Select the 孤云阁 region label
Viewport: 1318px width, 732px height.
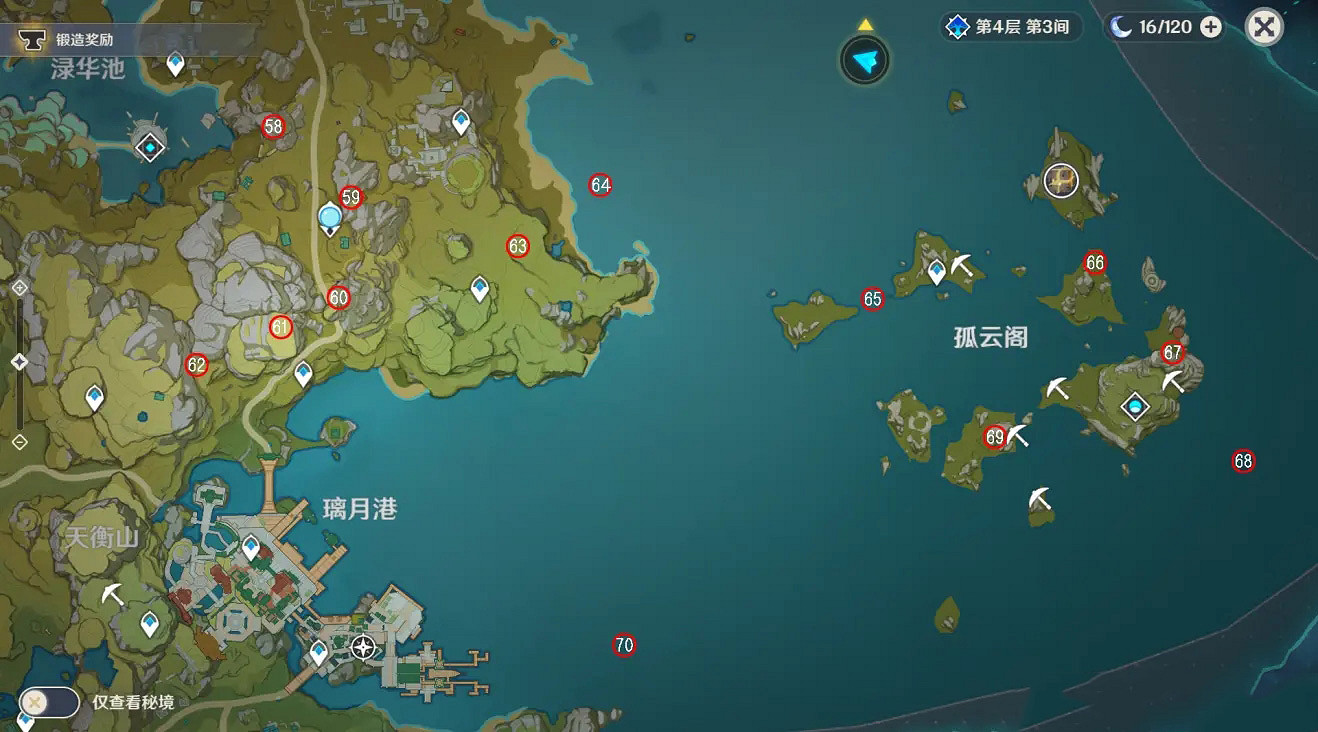coord(989,339)
